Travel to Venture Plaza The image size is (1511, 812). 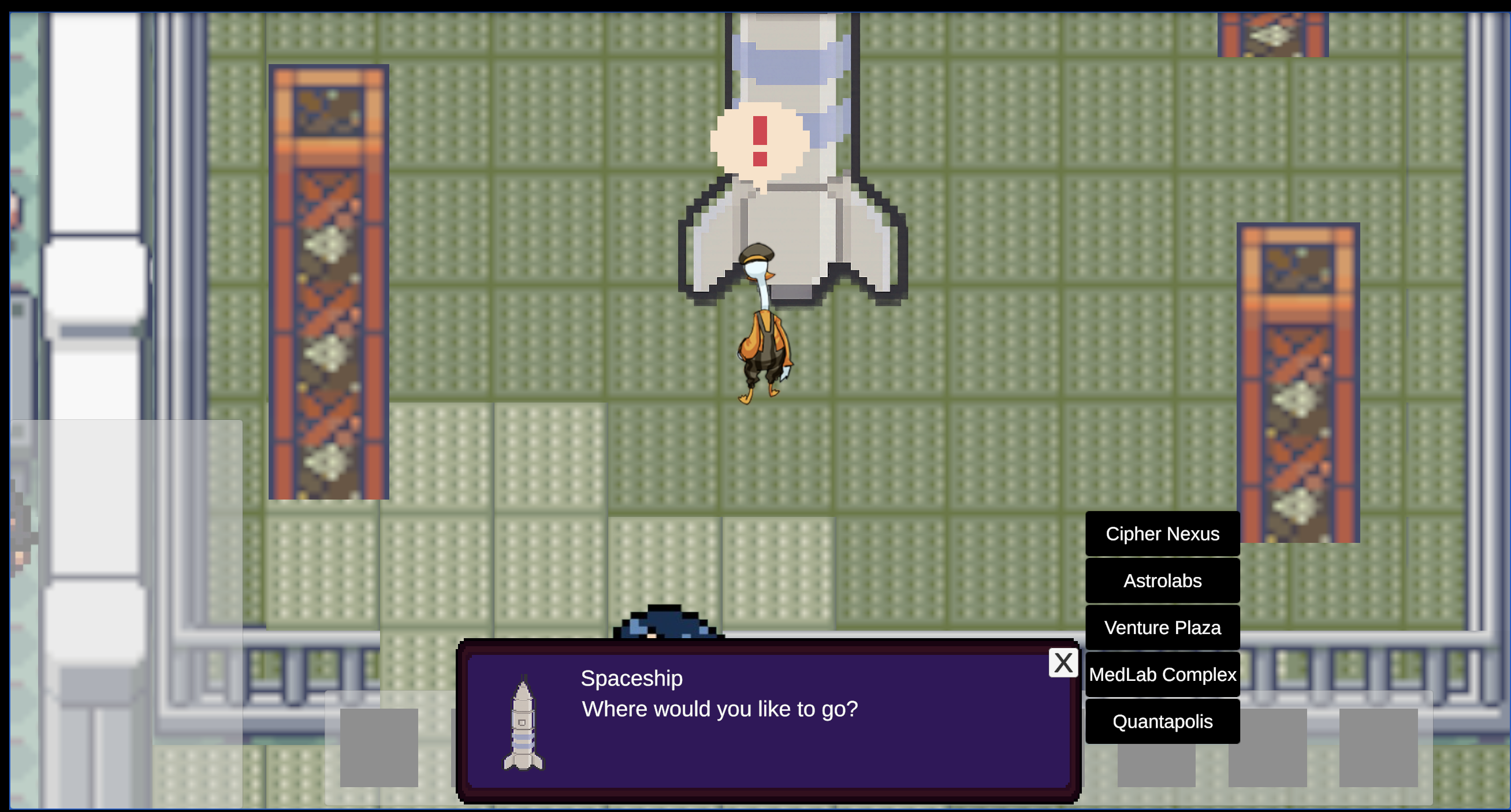(x=1162, y=627)
